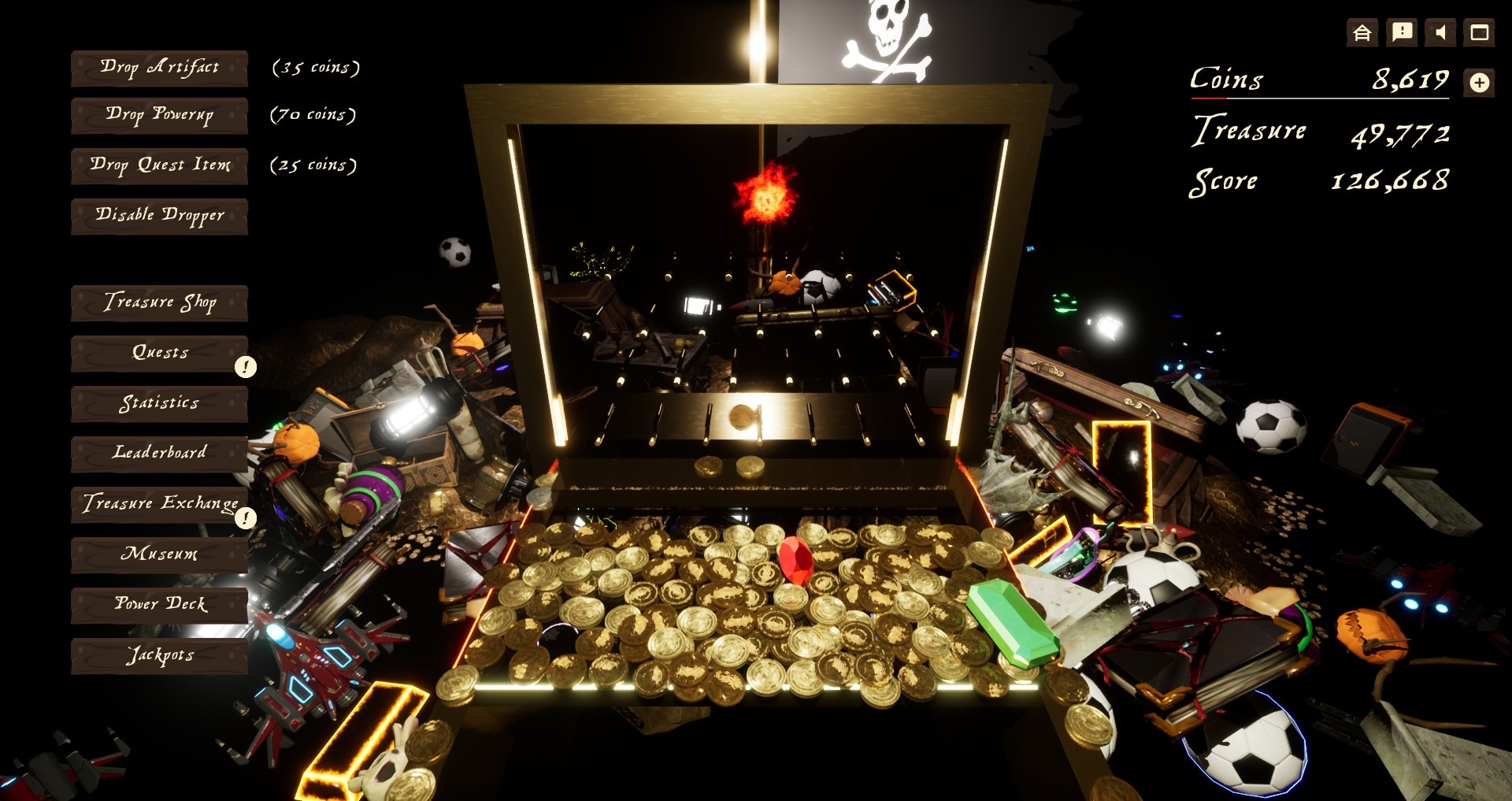This screenshot has height=801, width=1512.
Task: Drop an Artifact for 35 coins
Action: pos(158,68)
